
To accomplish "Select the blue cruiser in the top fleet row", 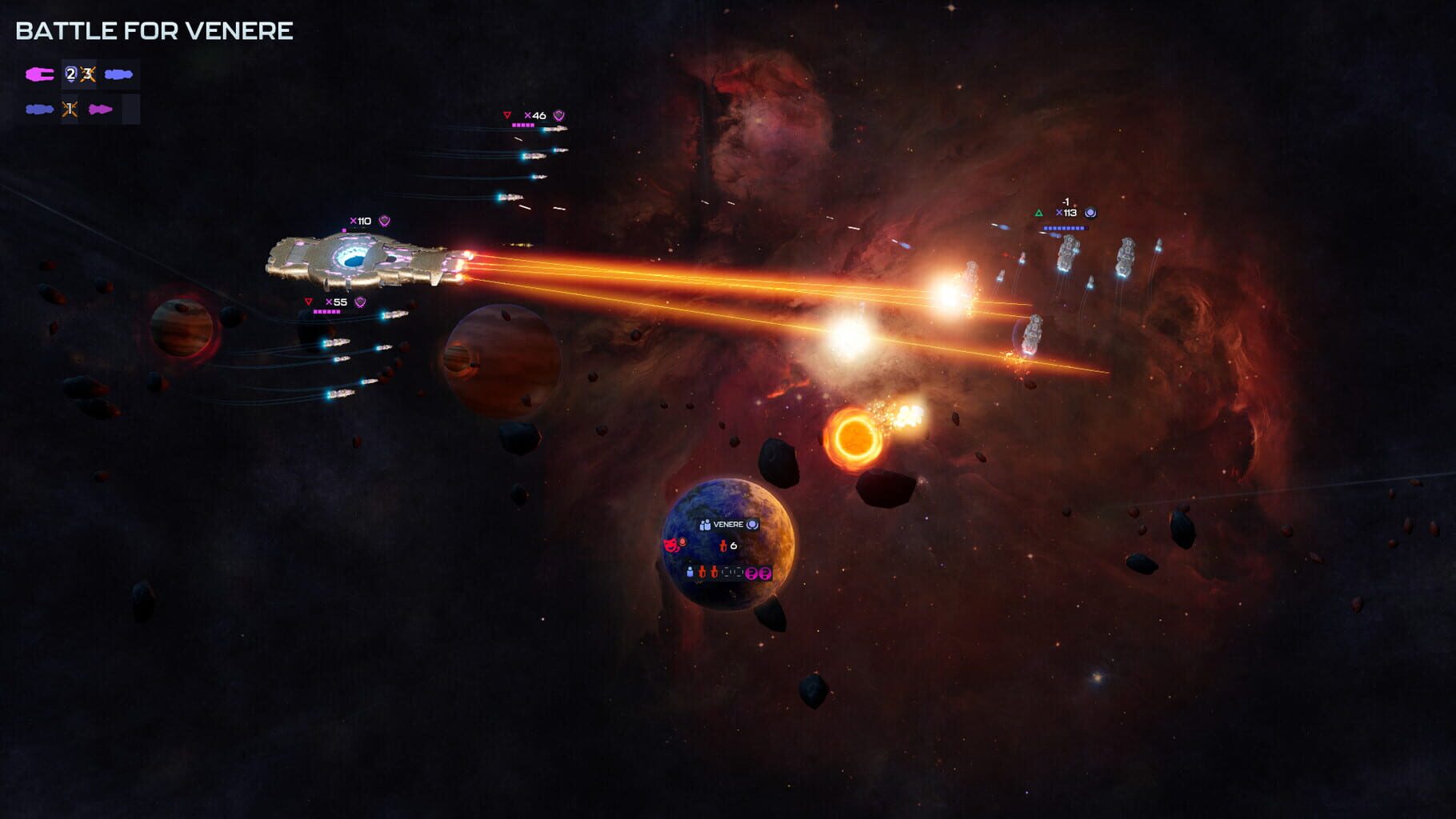I will [119, 74].
